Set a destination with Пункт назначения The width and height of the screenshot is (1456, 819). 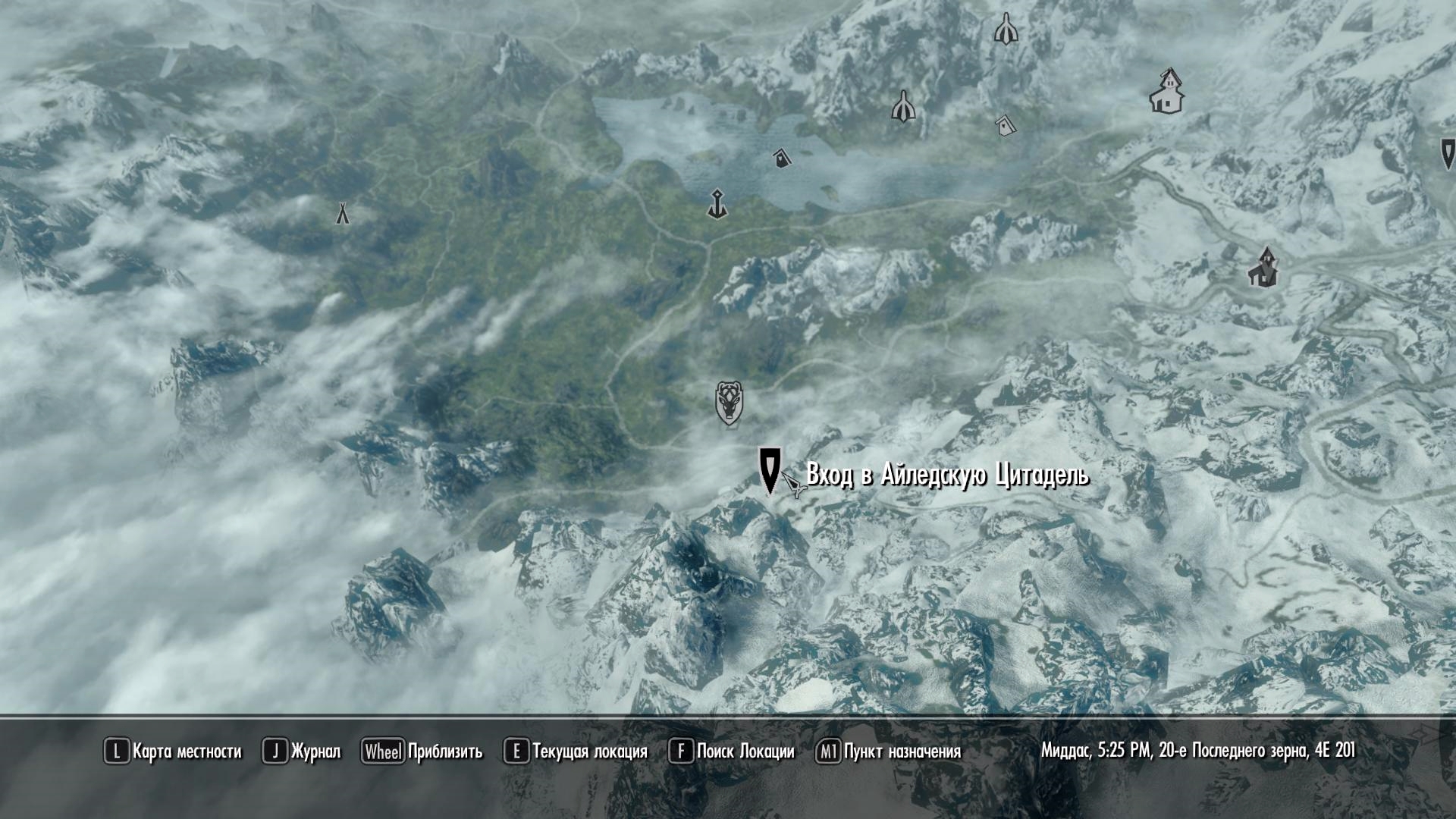[x=889, y=752]
